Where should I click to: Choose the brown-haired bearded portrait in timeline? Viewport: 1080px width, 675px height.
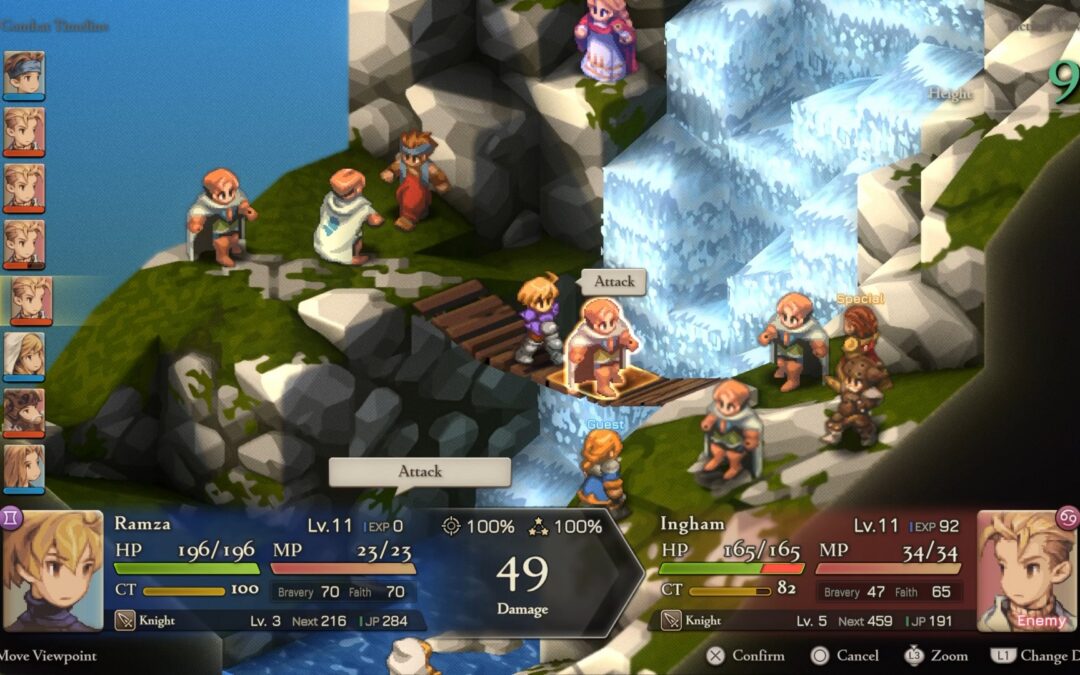[23, 412]
